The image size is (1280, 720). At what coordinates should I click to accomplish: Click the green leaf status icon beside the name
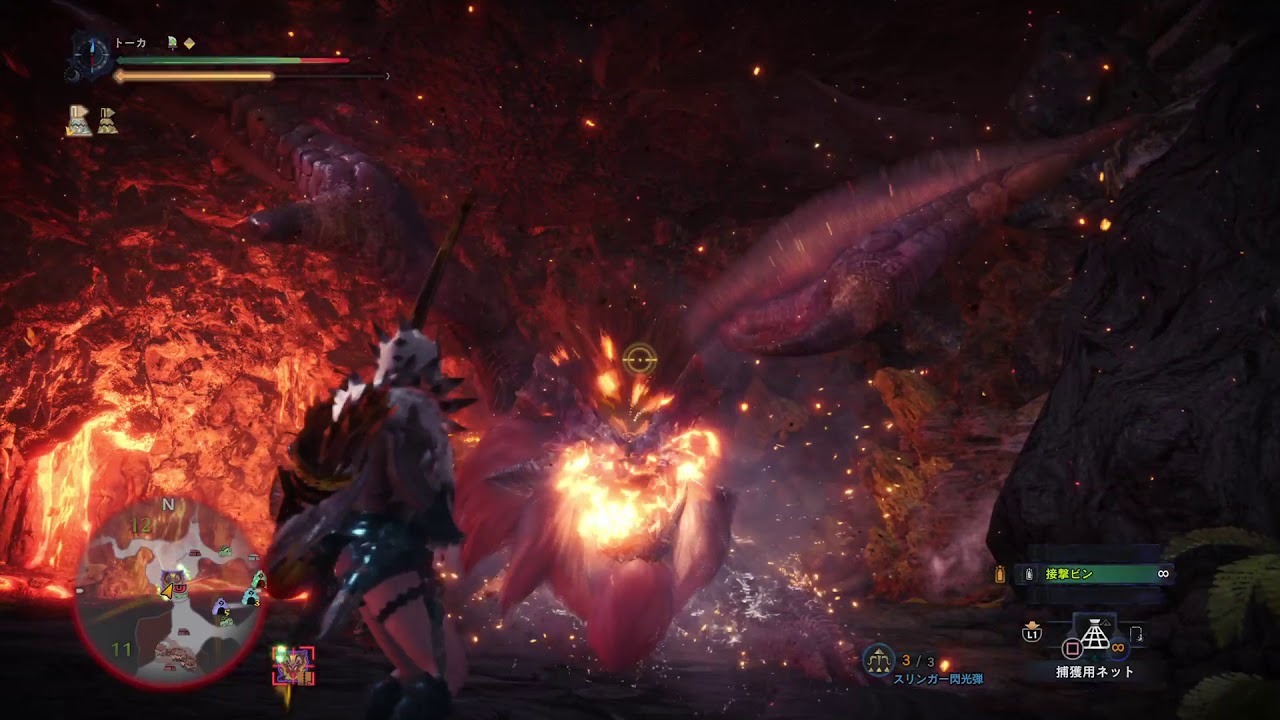point(172,43)
